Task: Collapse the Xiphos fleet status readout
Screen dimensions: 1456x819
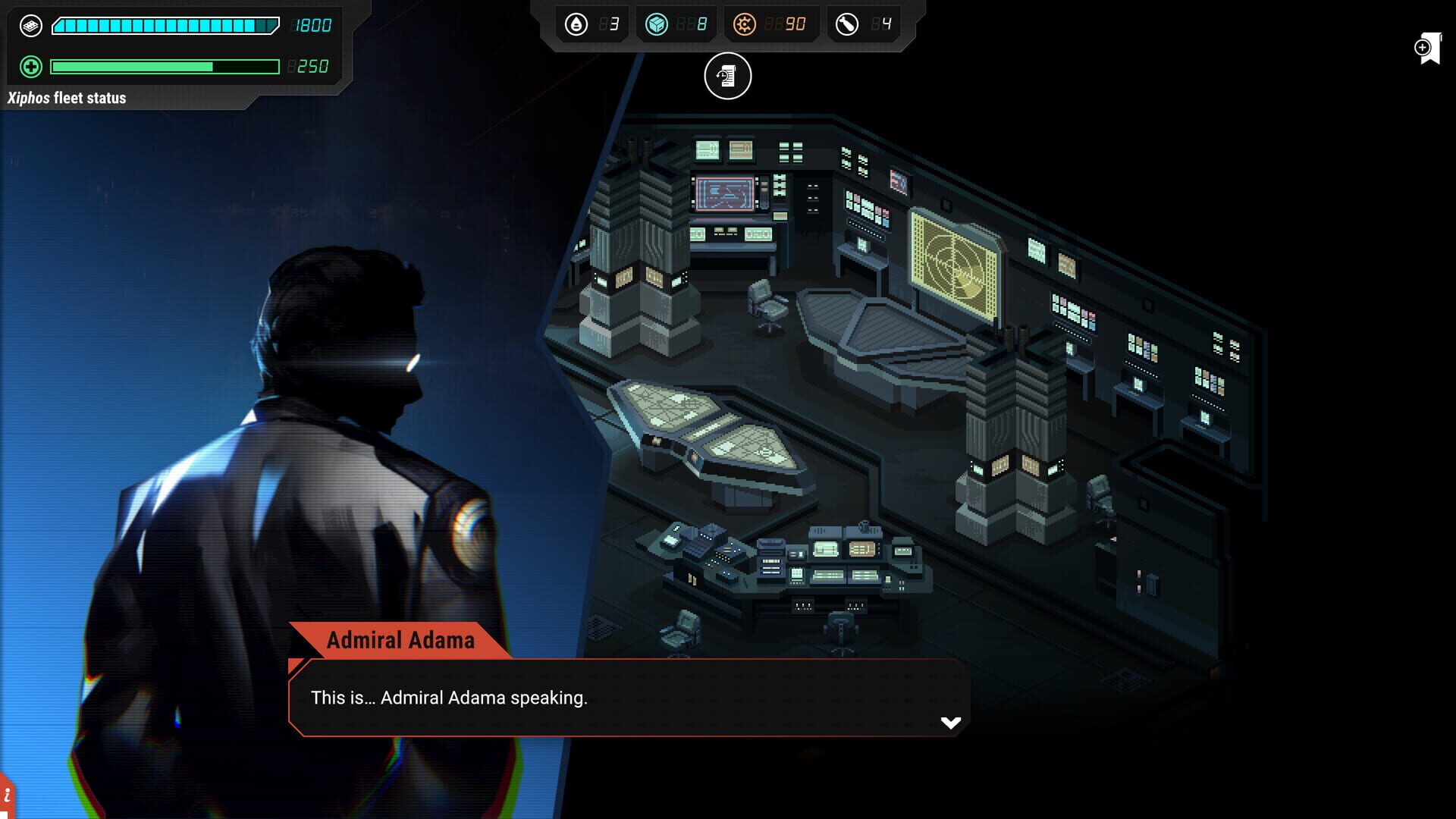Action: (68, 98)
